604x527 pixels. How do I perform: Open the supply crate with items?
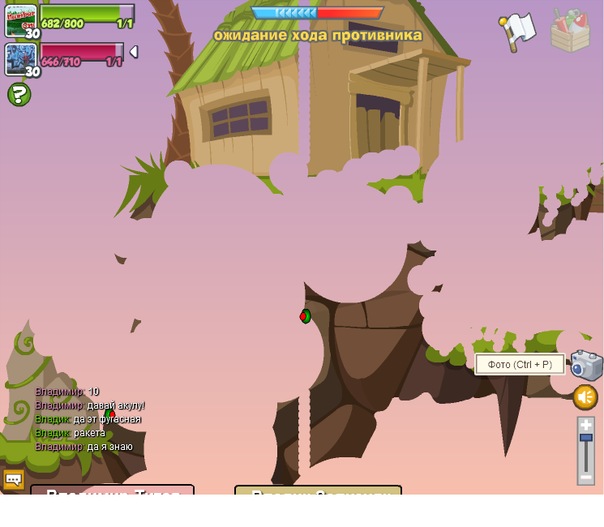570,31
